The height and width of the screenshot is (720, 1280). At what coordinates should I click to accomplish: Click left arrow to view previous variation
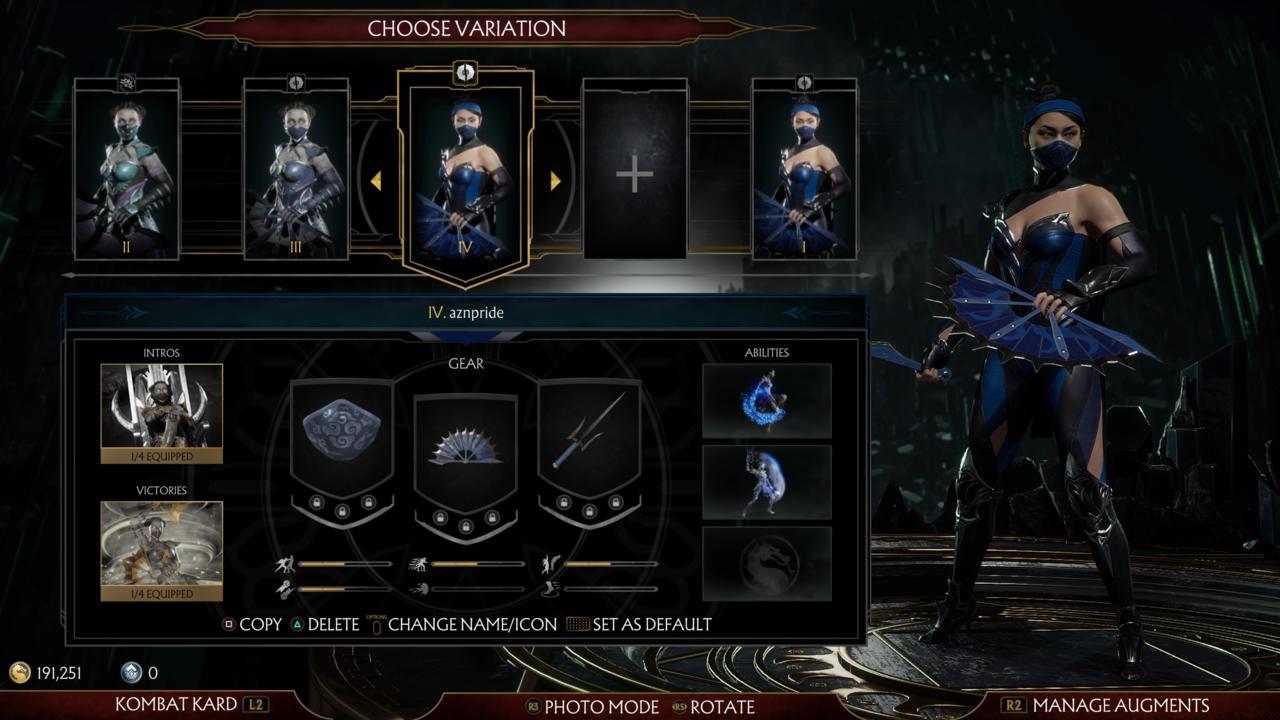tap(377, 178)
